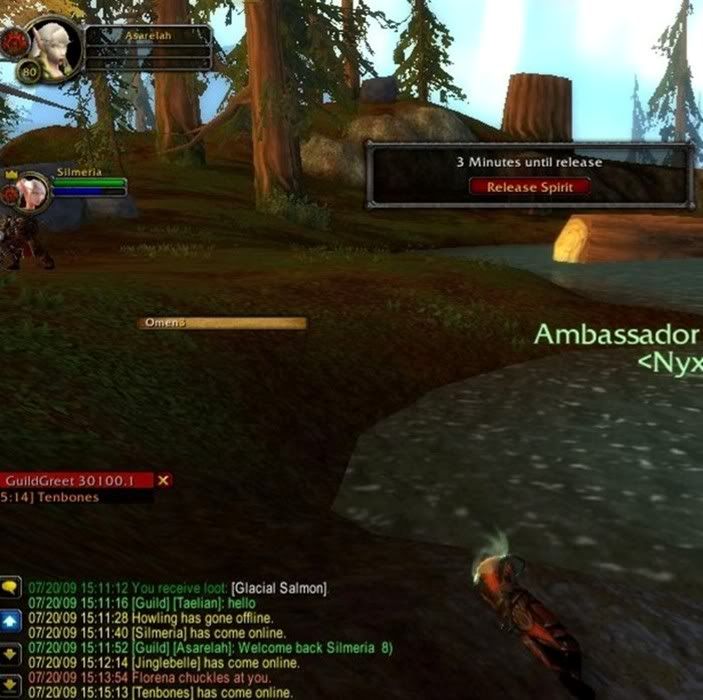
Task: Target party member Silmeria's portrait
Action: [x=33, y=190]
